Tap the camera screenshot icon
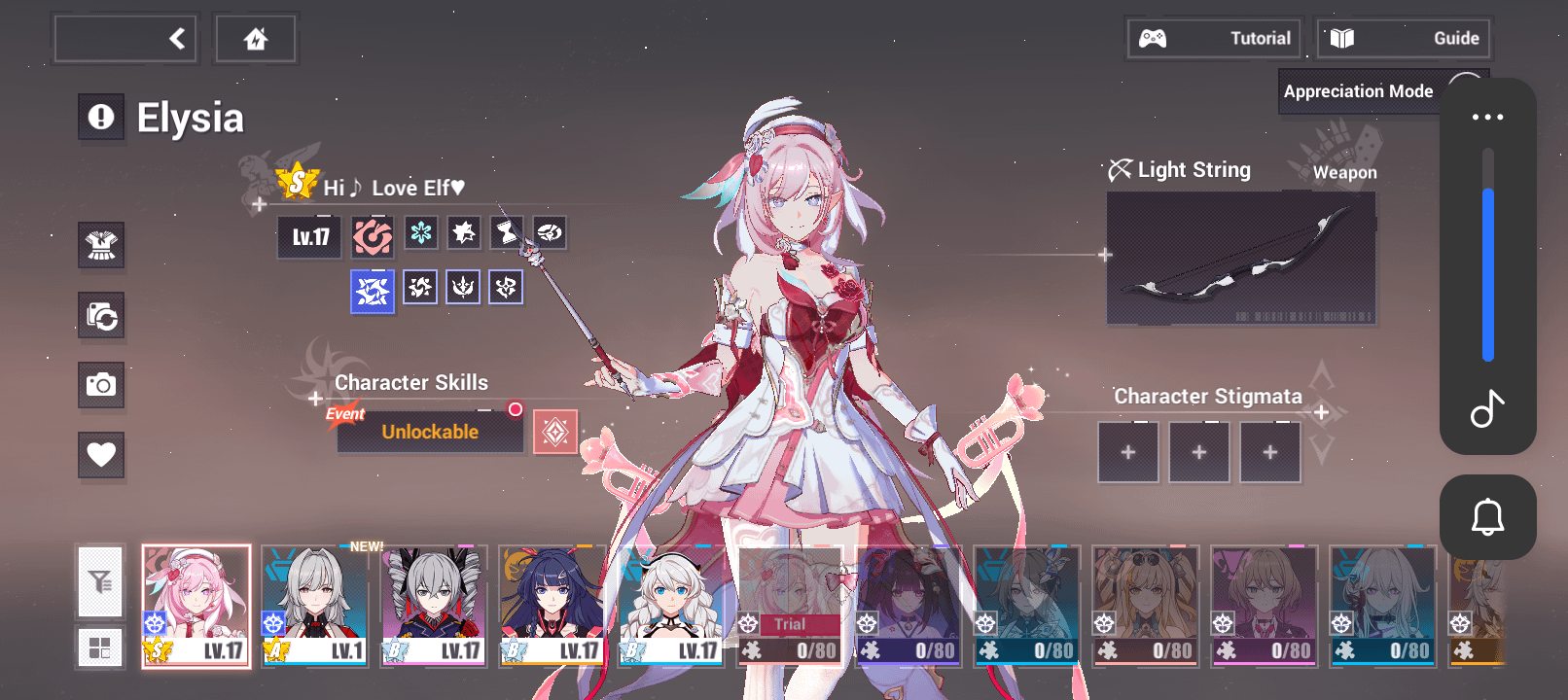The image size is (1568, 700). (101, 385)
